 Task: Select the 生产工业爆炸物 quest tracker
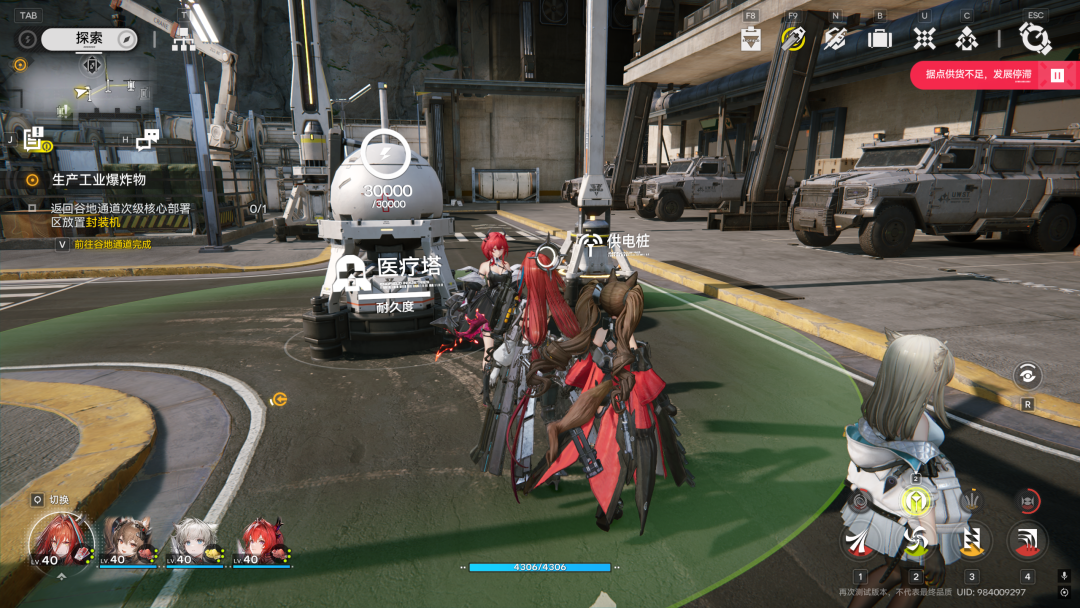[x=98, y=180]
